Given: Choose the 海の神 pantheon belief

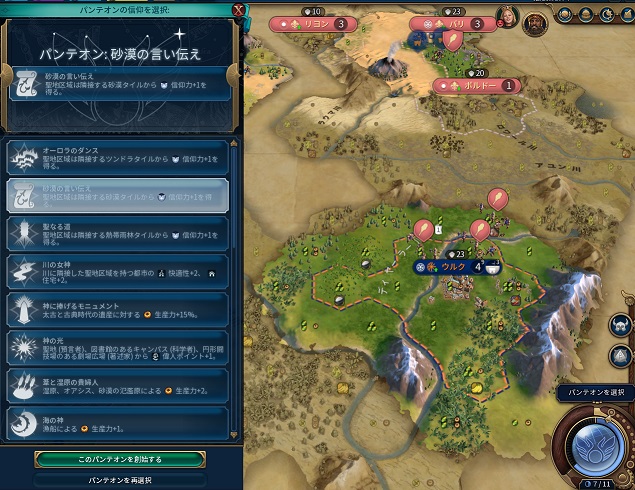Looking at the screenshot, I should point(120,421).
